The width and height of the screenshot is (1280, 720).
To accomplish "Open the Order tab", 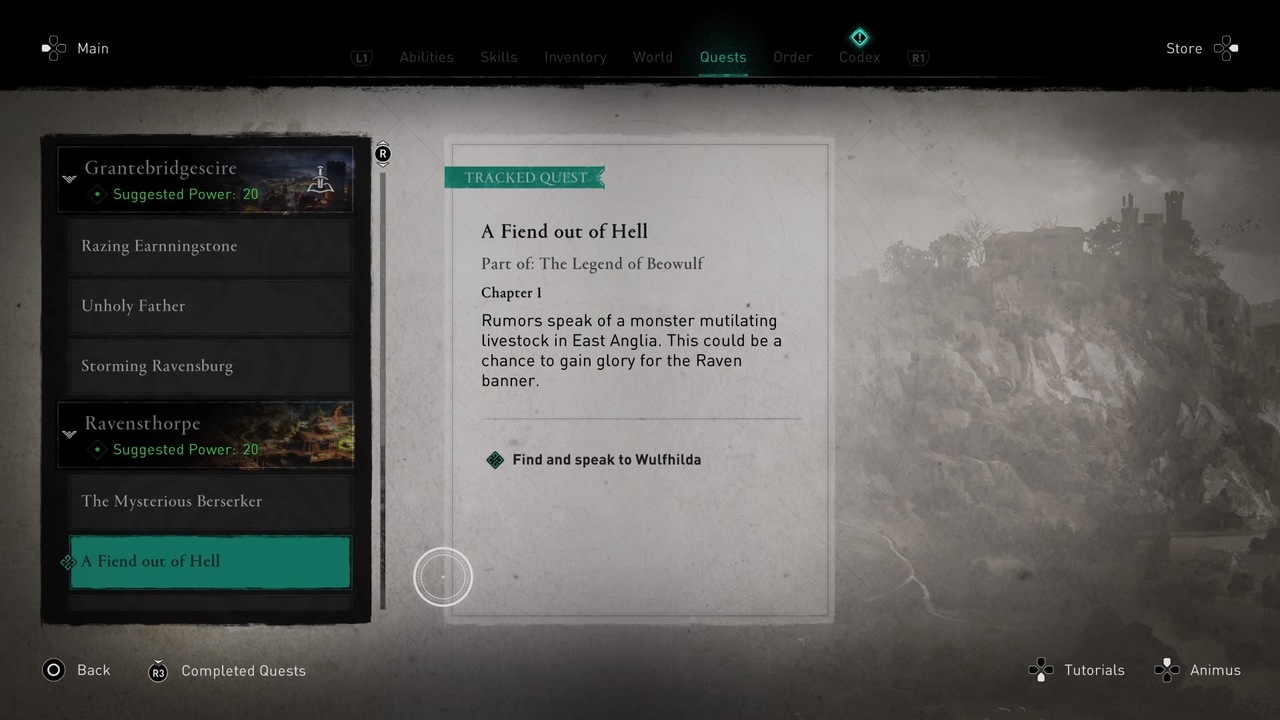I will pyautogui.click(x=792, y=57).
